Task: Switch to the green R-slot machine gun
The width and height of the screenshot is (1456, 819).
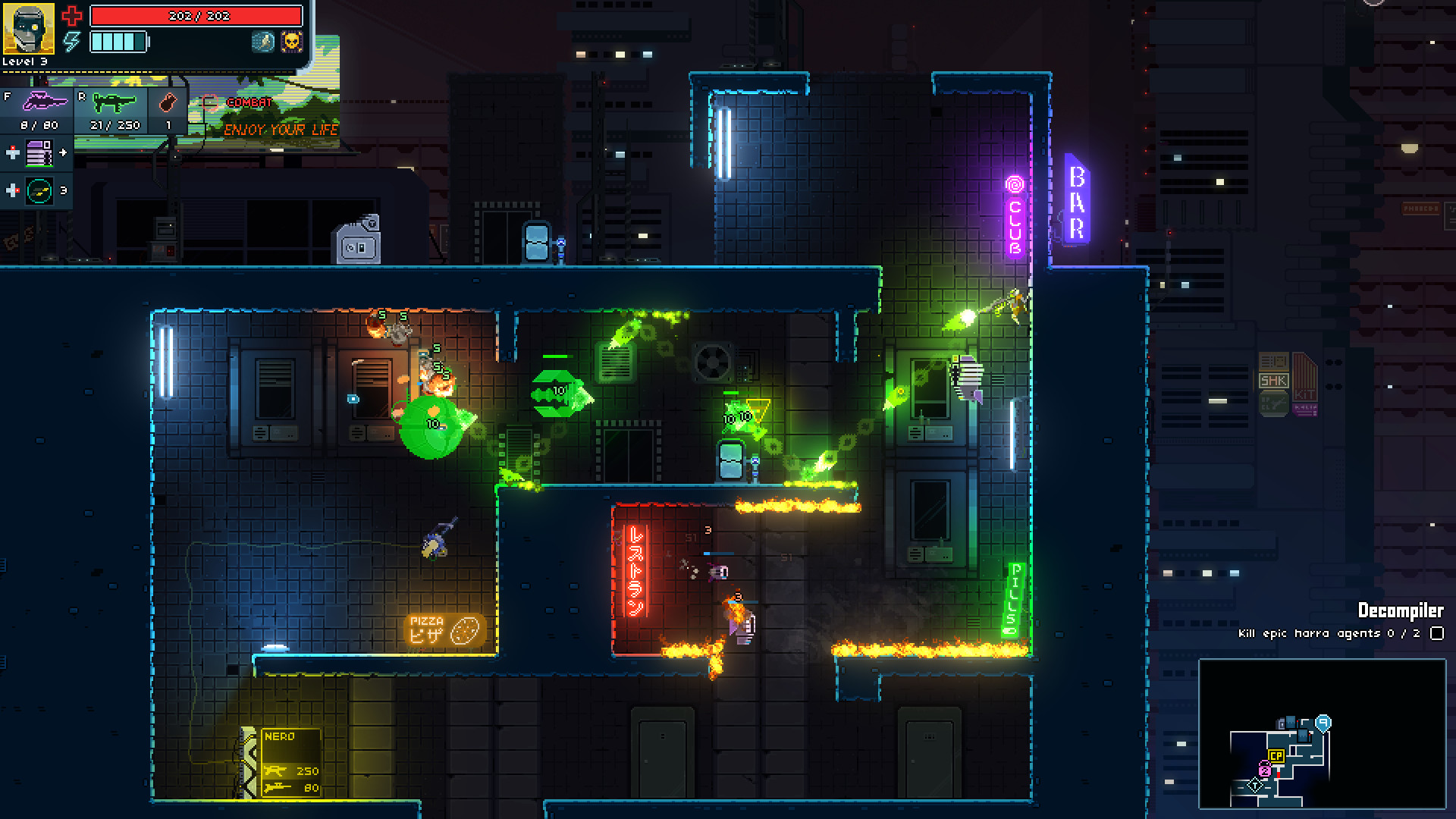Action: tap(114, 102)
